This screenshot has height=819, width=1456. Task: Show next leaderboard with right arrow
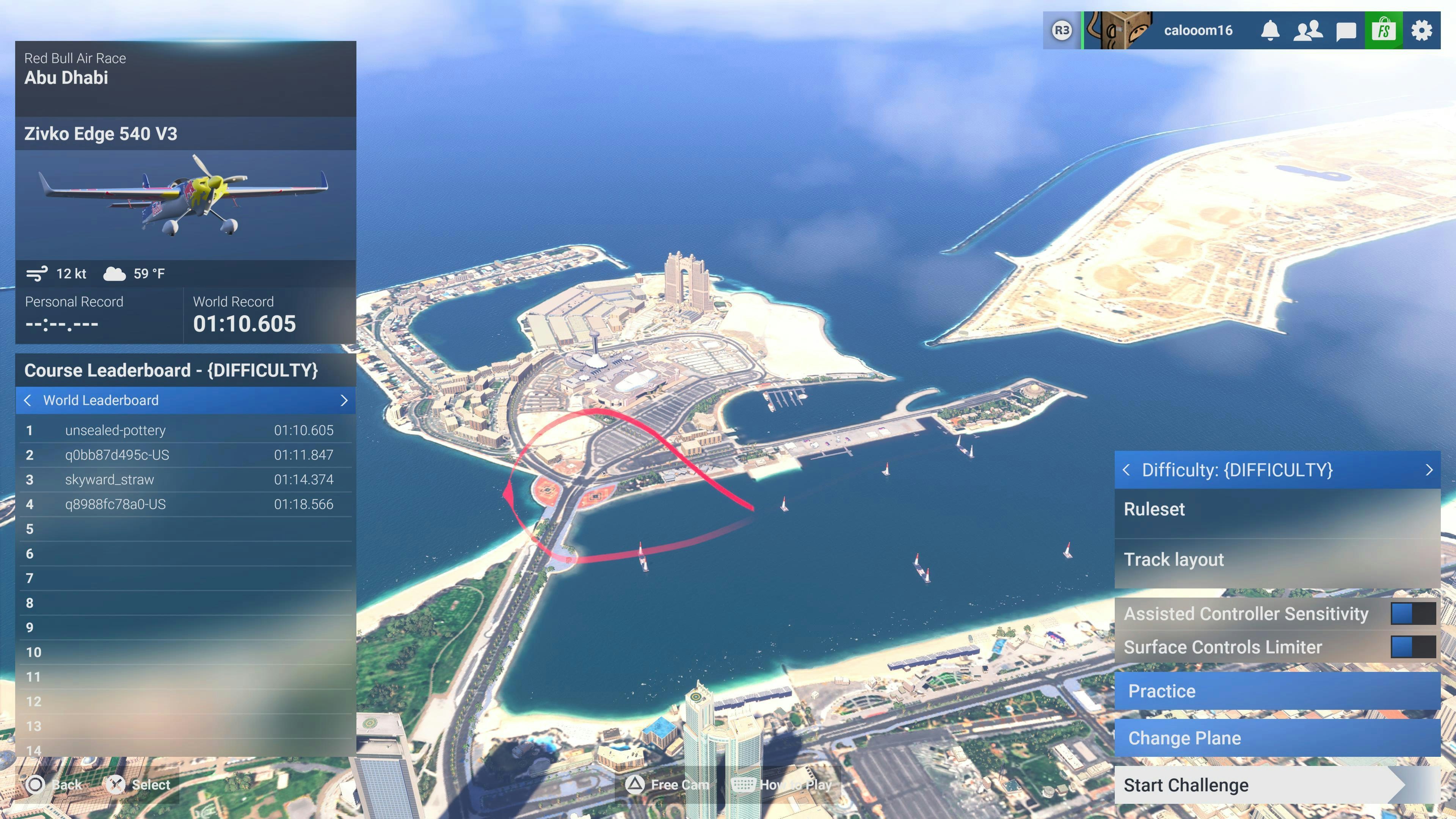(x=344, y=401)
